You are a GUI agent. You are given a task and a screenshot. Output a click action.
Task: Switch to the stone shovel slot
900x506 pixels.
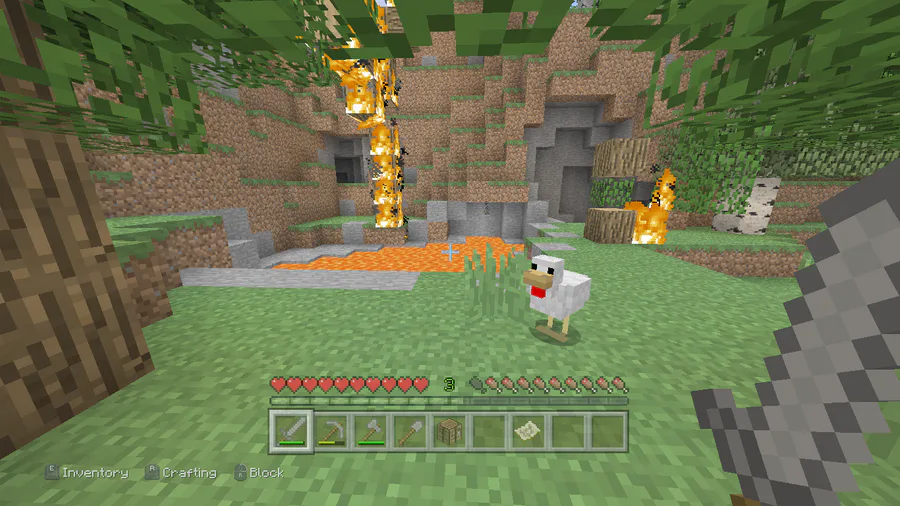pos(409,431)
